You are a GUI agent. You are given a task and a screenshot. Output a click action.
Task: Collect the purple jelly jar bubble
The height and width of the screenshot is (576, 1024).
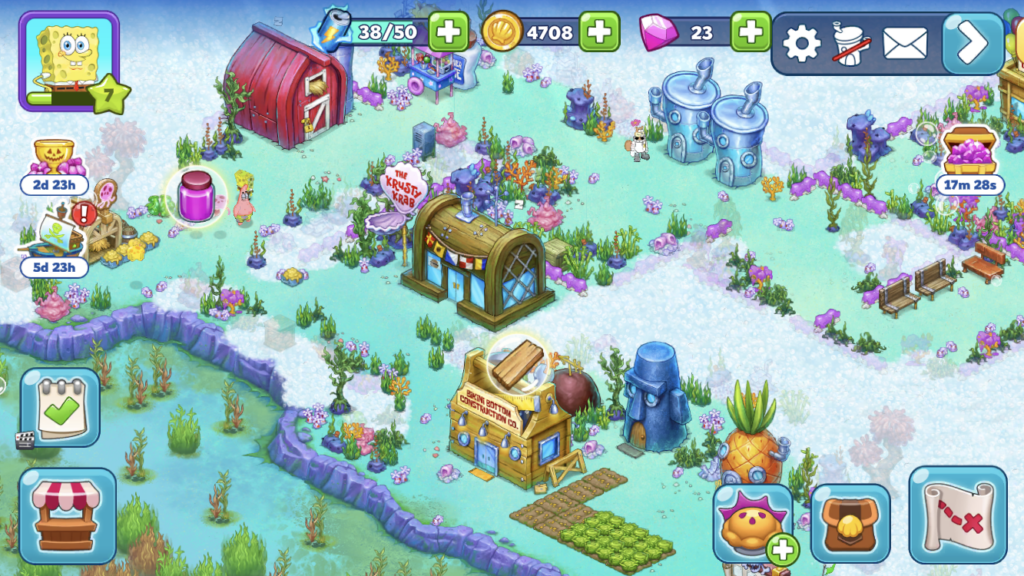tap(196, 194)
